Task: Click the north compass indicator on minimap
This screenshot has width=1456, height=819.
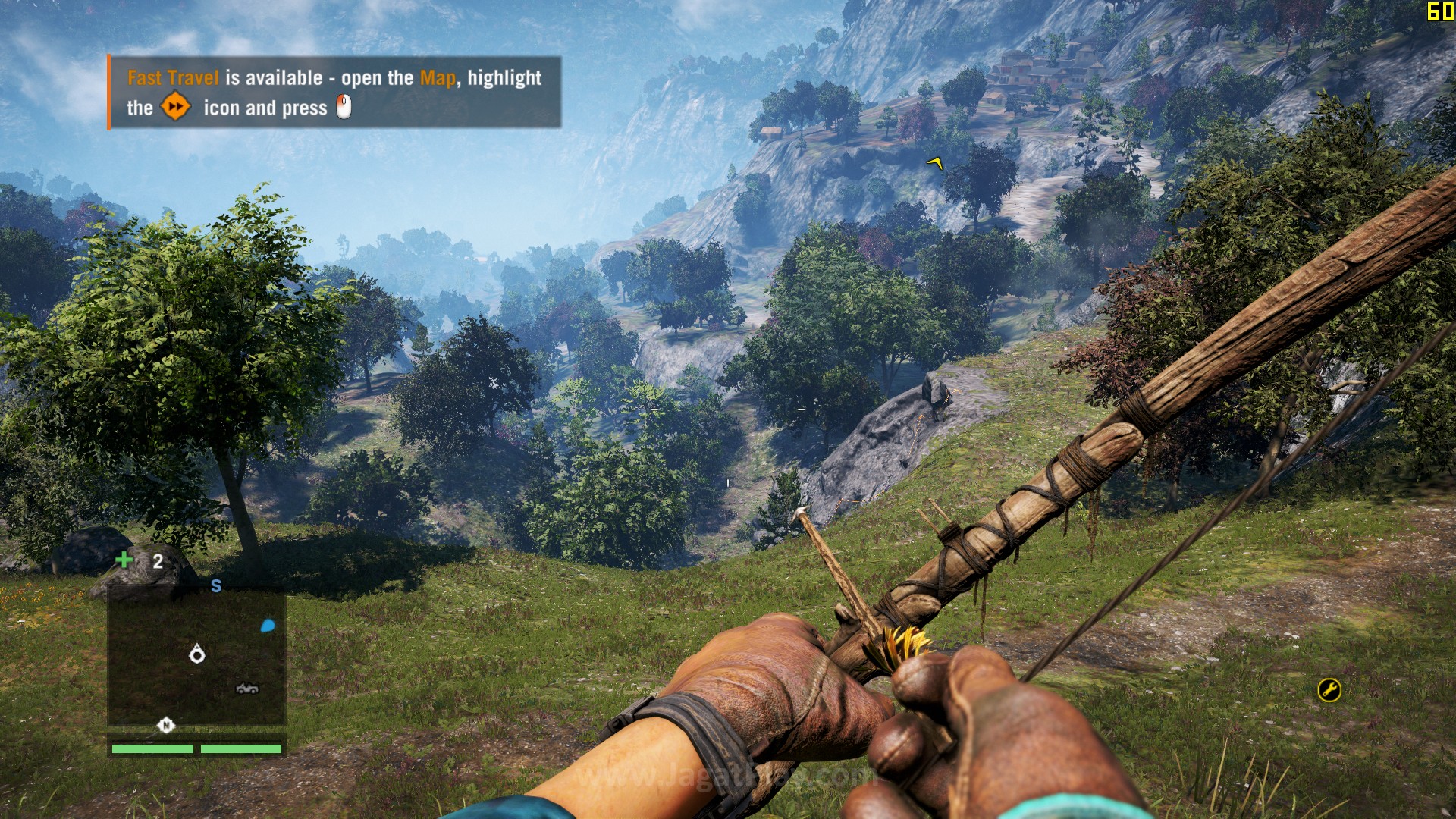Action: [165, 725]
